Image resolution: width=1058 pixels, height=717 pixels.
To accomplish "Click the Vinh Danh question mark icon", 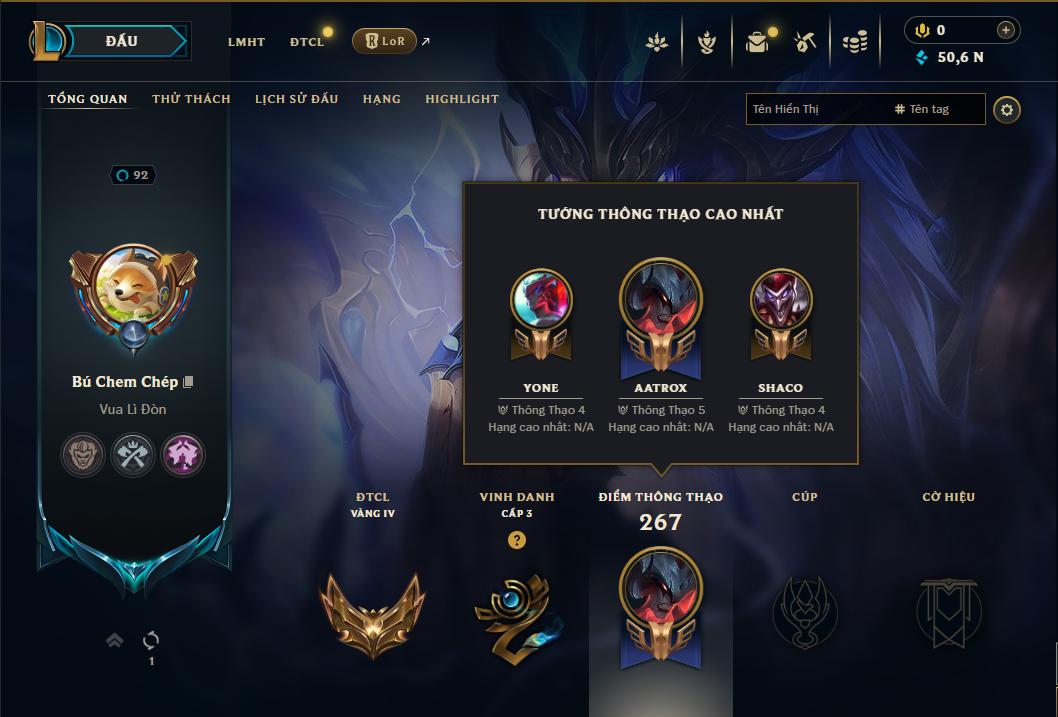I will click(517, 540).
